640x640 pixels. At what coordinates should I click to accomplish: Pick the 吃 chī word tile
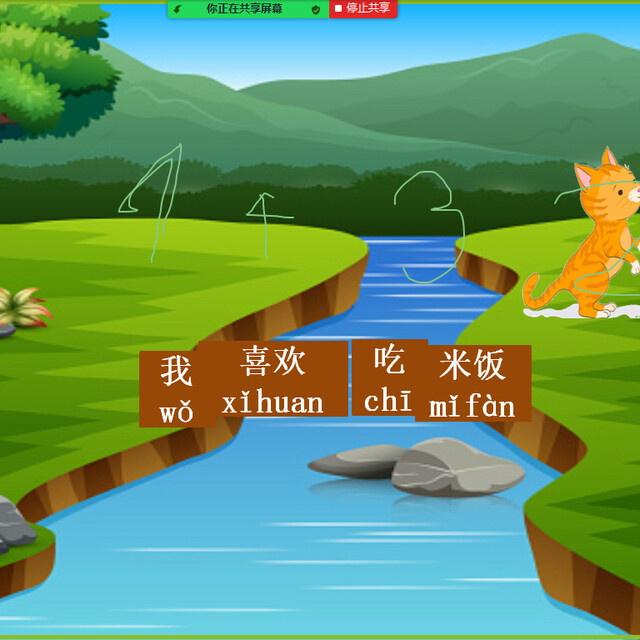point(388,378)
